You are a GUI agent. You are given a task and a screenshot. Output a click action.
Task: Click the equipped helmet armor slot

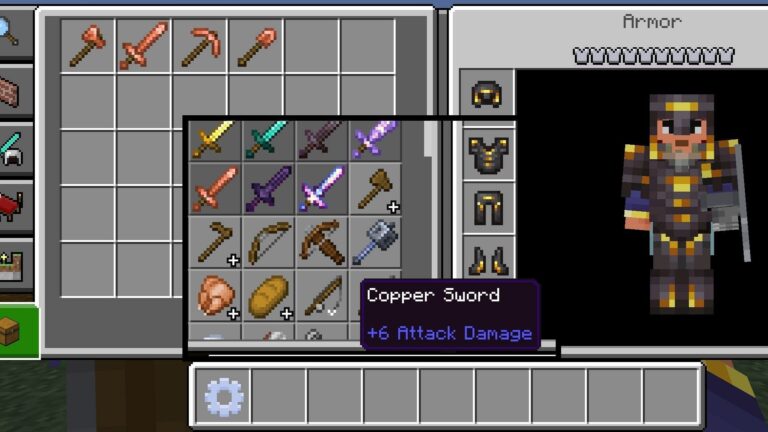489,95
